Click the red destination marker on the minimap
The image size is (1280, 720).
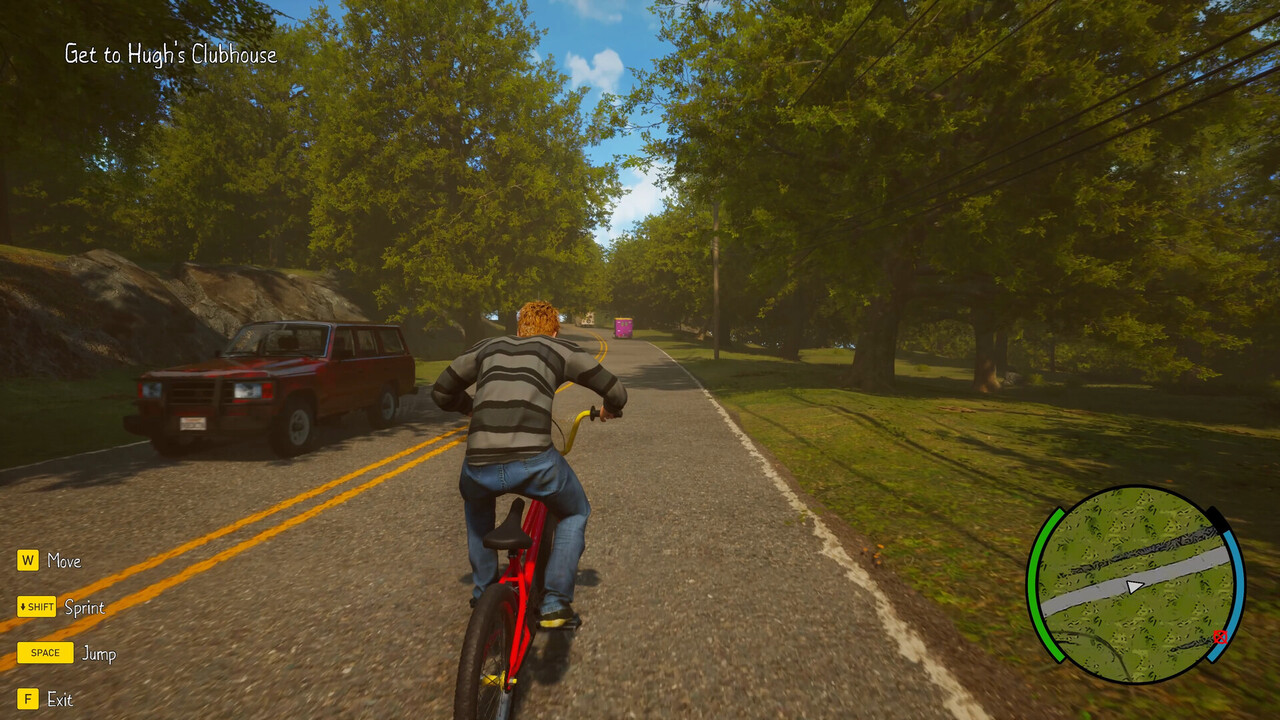point(1219,636)
